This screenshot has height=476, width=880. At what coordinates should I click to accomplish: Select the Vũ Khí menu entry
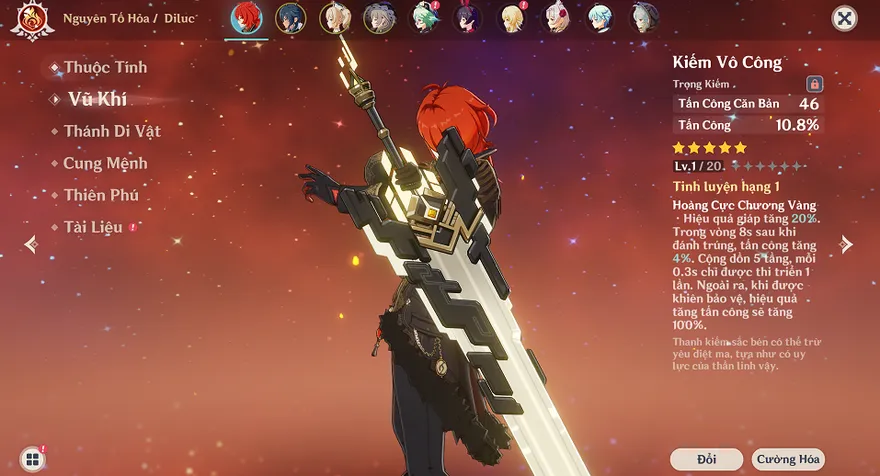point(97,99)
